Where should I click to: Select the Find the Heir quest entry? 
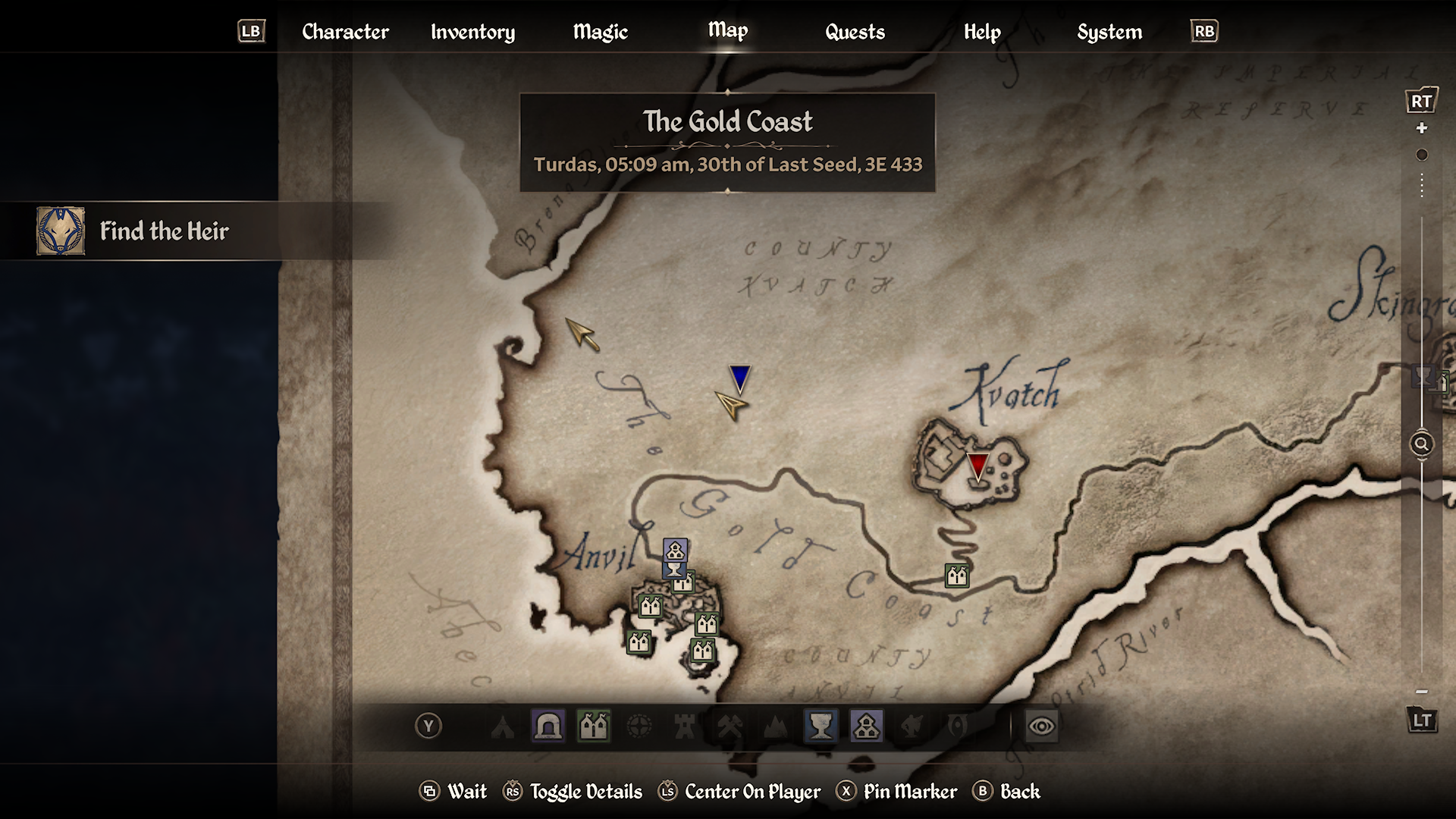(164, 231)
